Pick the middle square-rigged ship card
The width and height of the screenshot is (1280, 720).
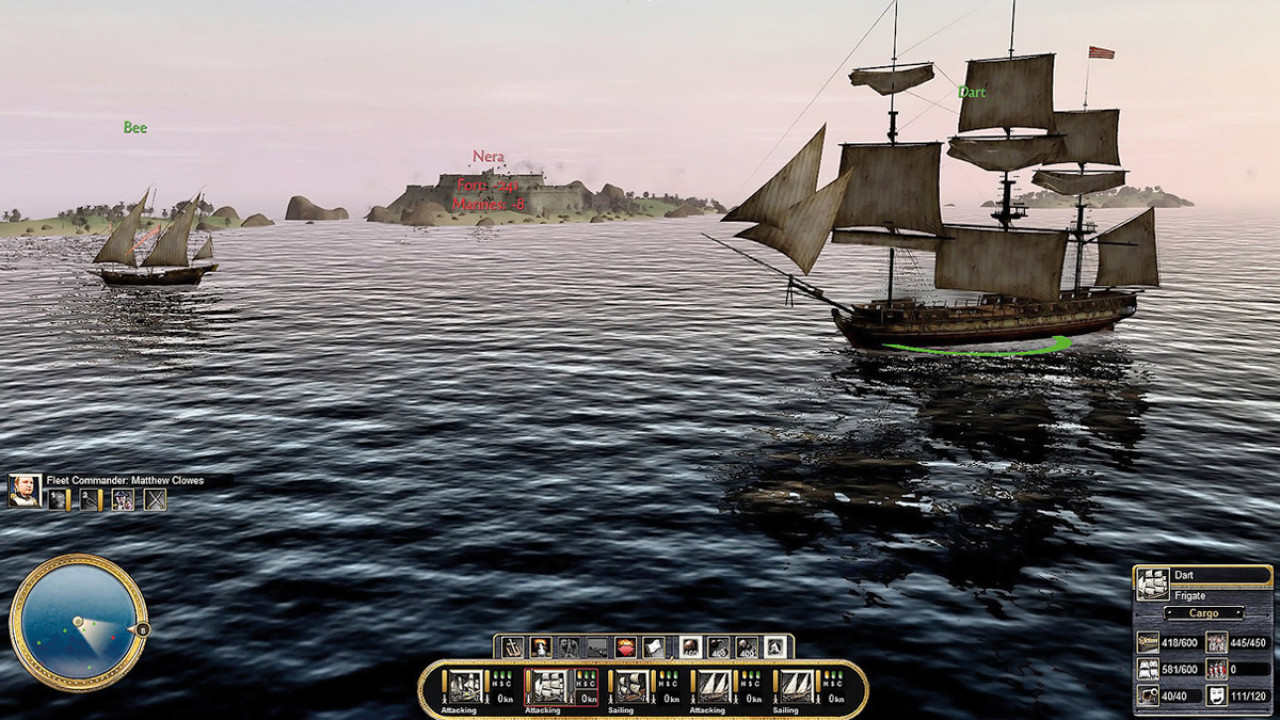click(629, 686)
